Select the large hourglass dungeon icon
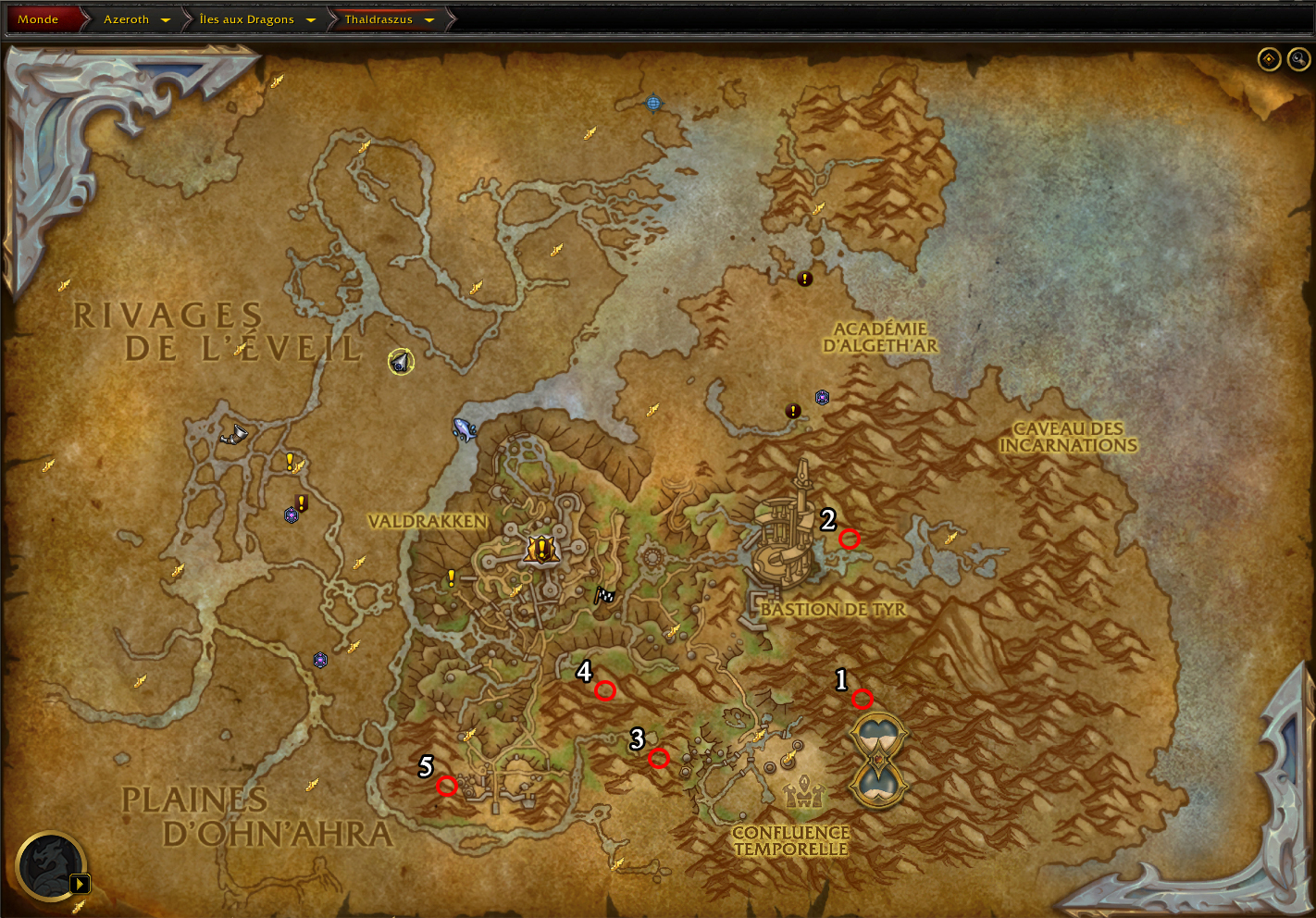 (878, 760)
